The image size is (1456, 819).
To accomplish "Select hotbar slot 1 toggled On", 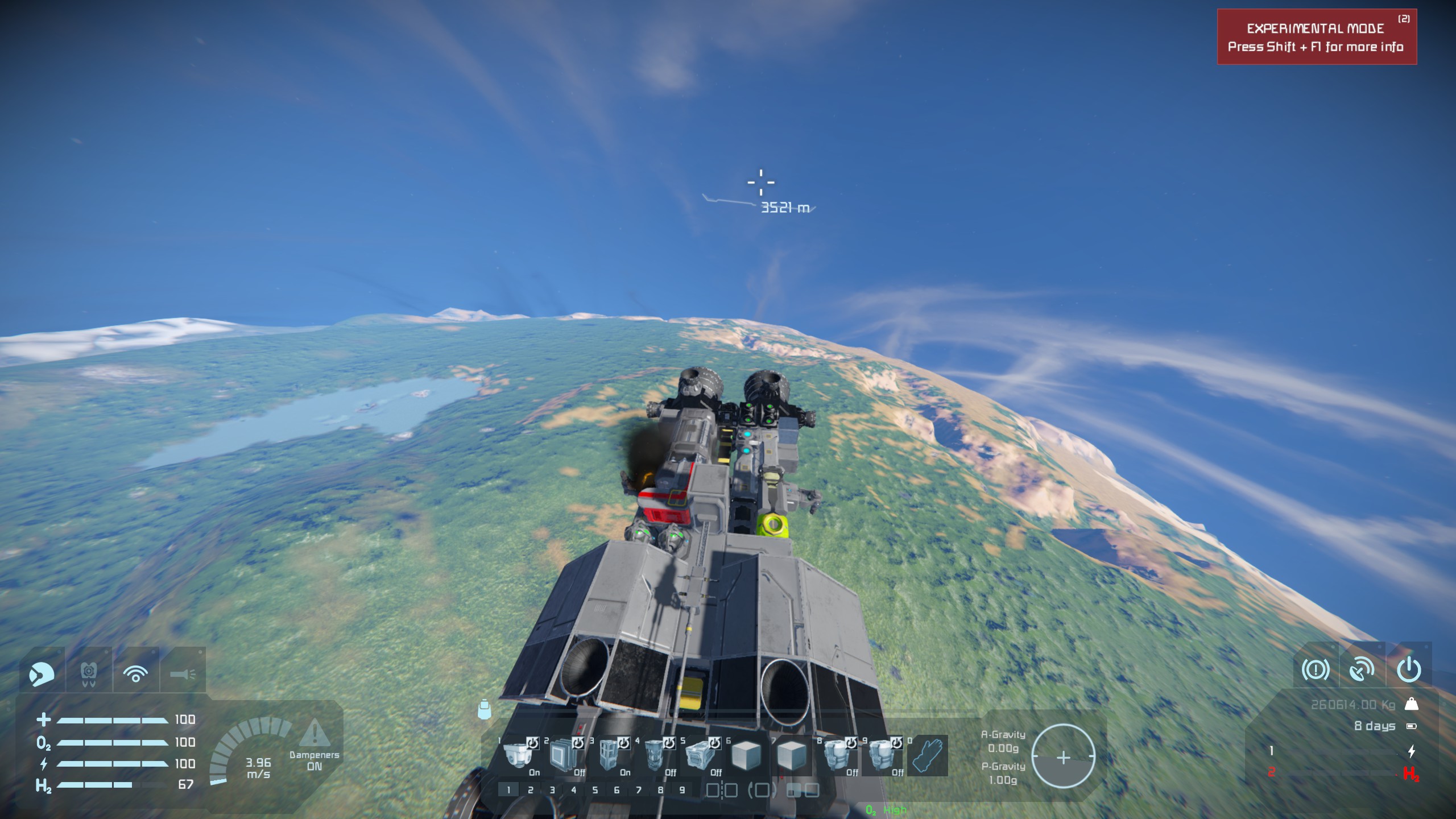I will tap(519, 755).
